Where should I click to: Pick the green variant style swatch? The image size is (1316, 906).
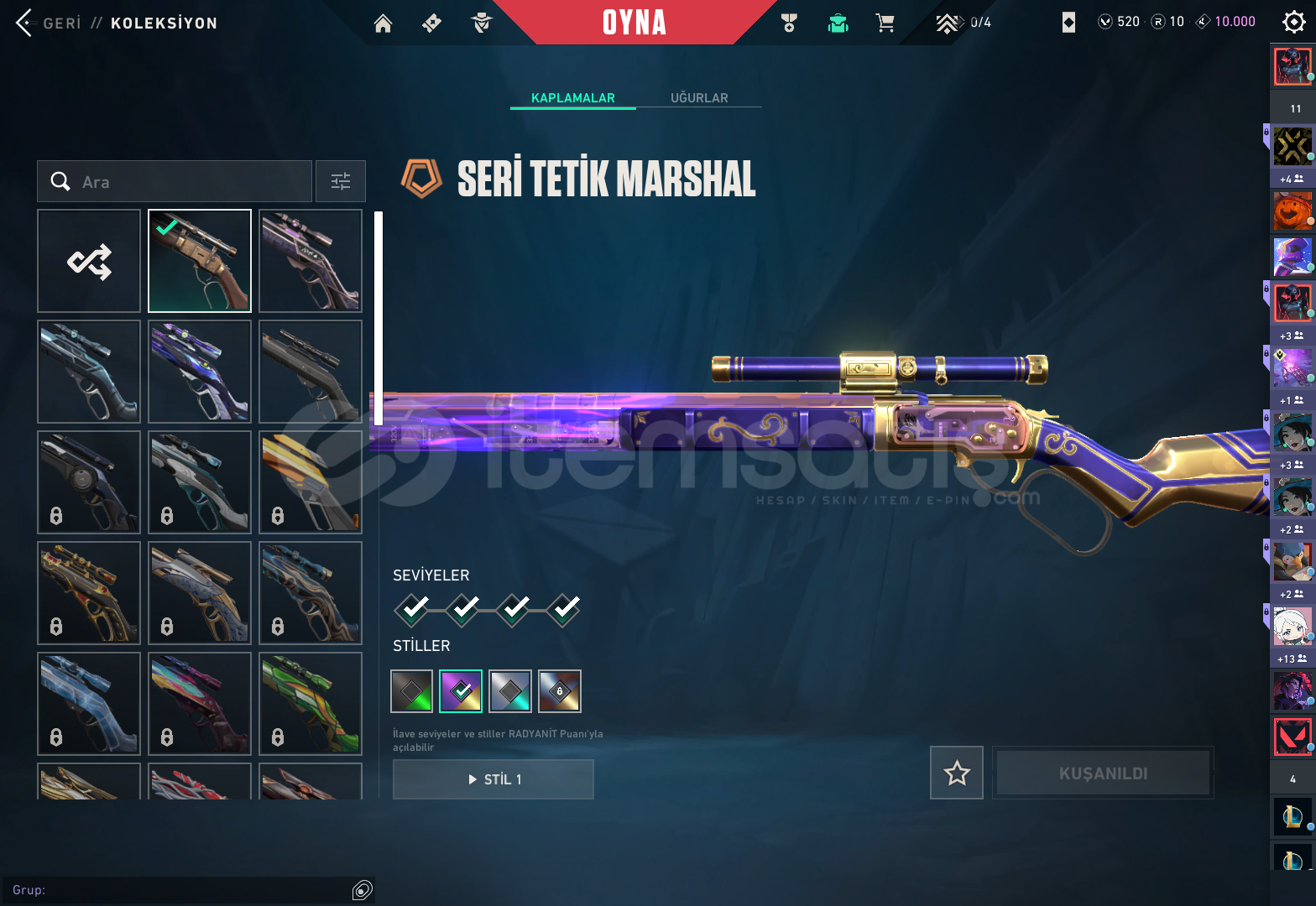pos(412,691)
